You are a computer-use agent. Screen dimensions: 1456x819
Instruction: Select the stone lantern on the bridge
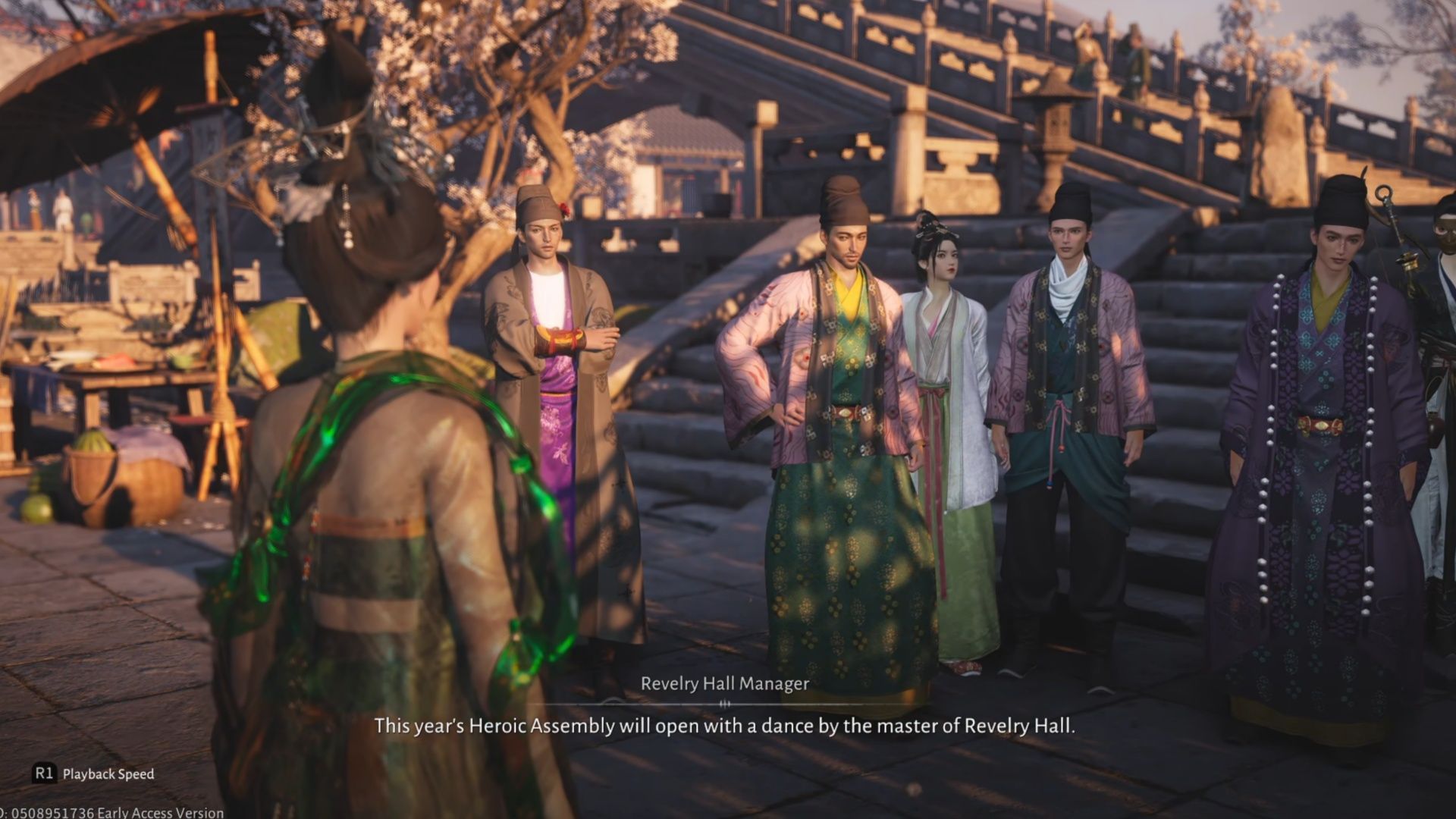click(1054, 129)
